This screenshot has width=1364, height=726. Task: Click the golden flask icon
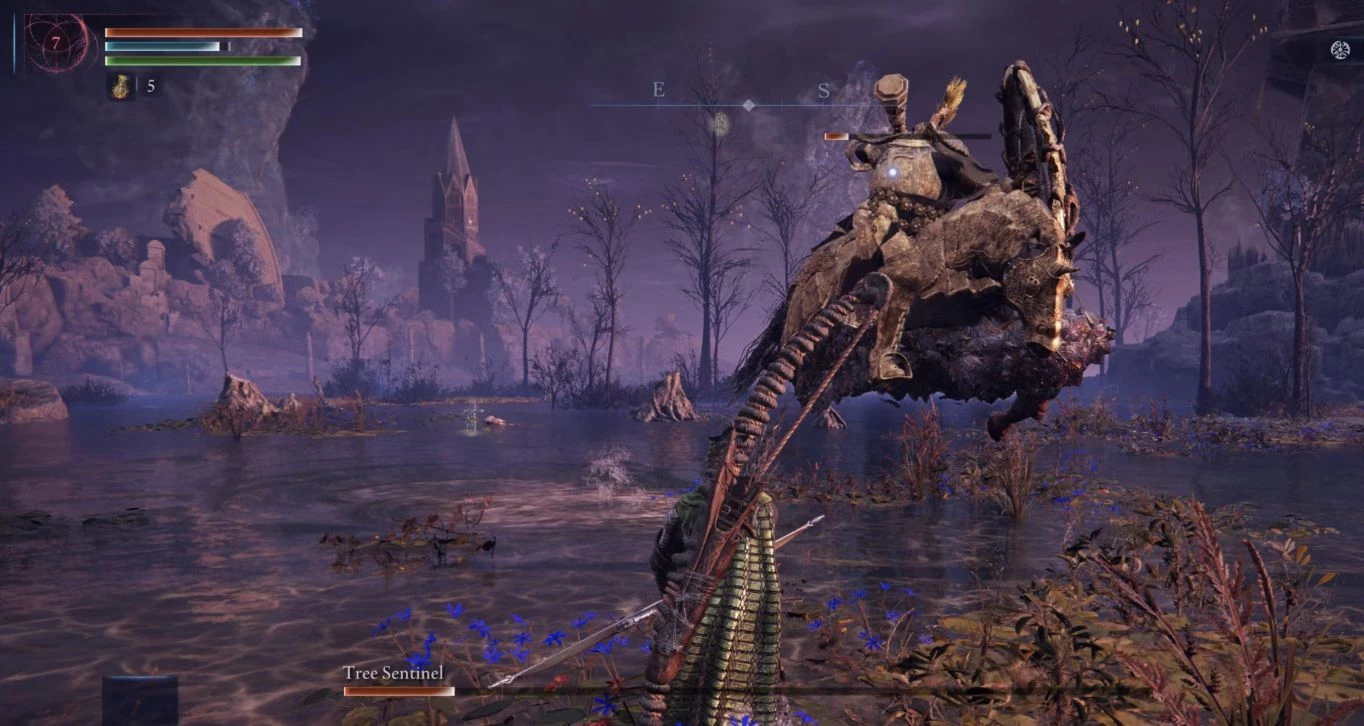coord(121,87)
